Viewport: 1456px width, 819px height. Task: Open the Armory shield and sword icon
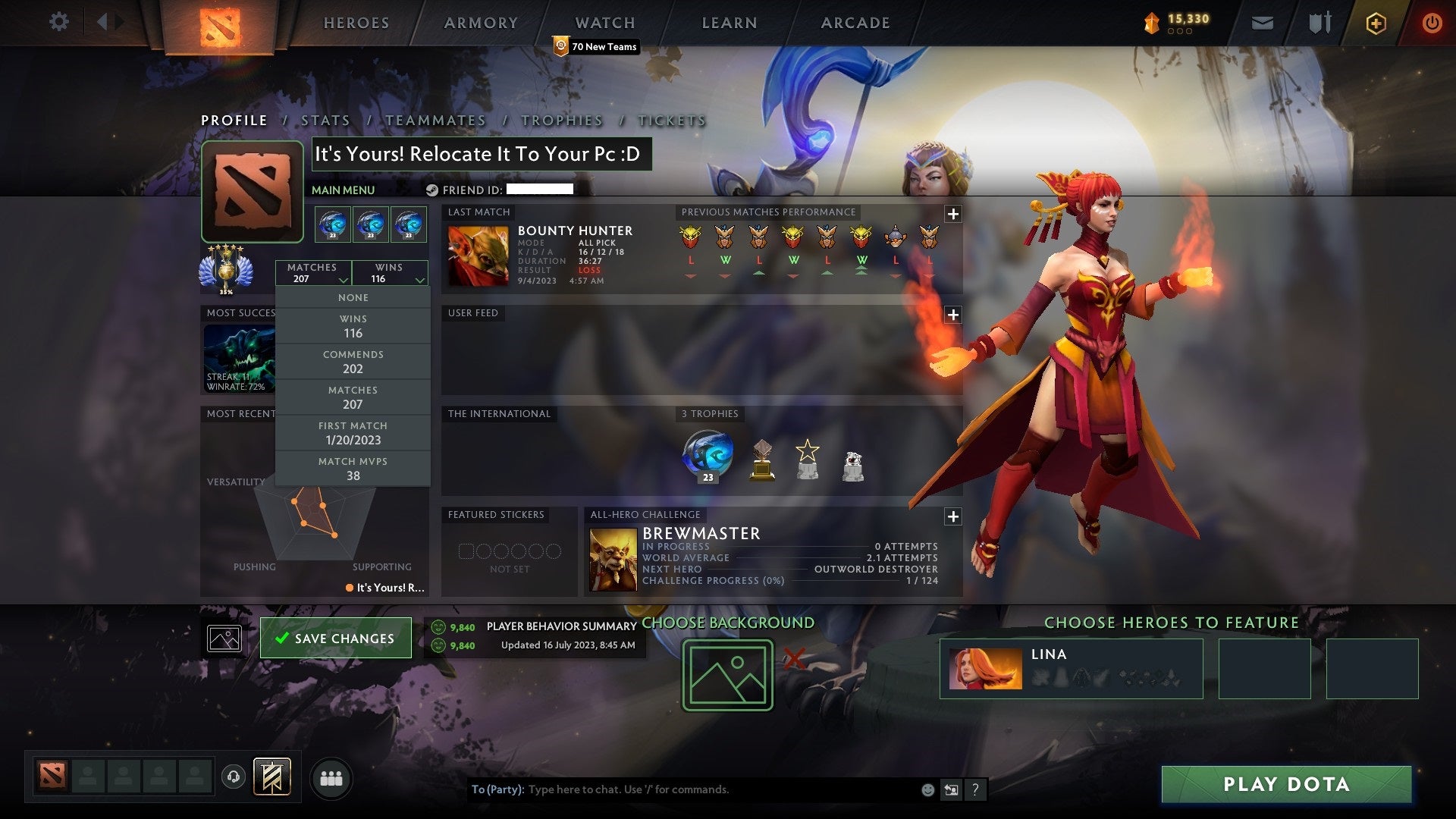pyautogui.click(x=1319, y=23)
